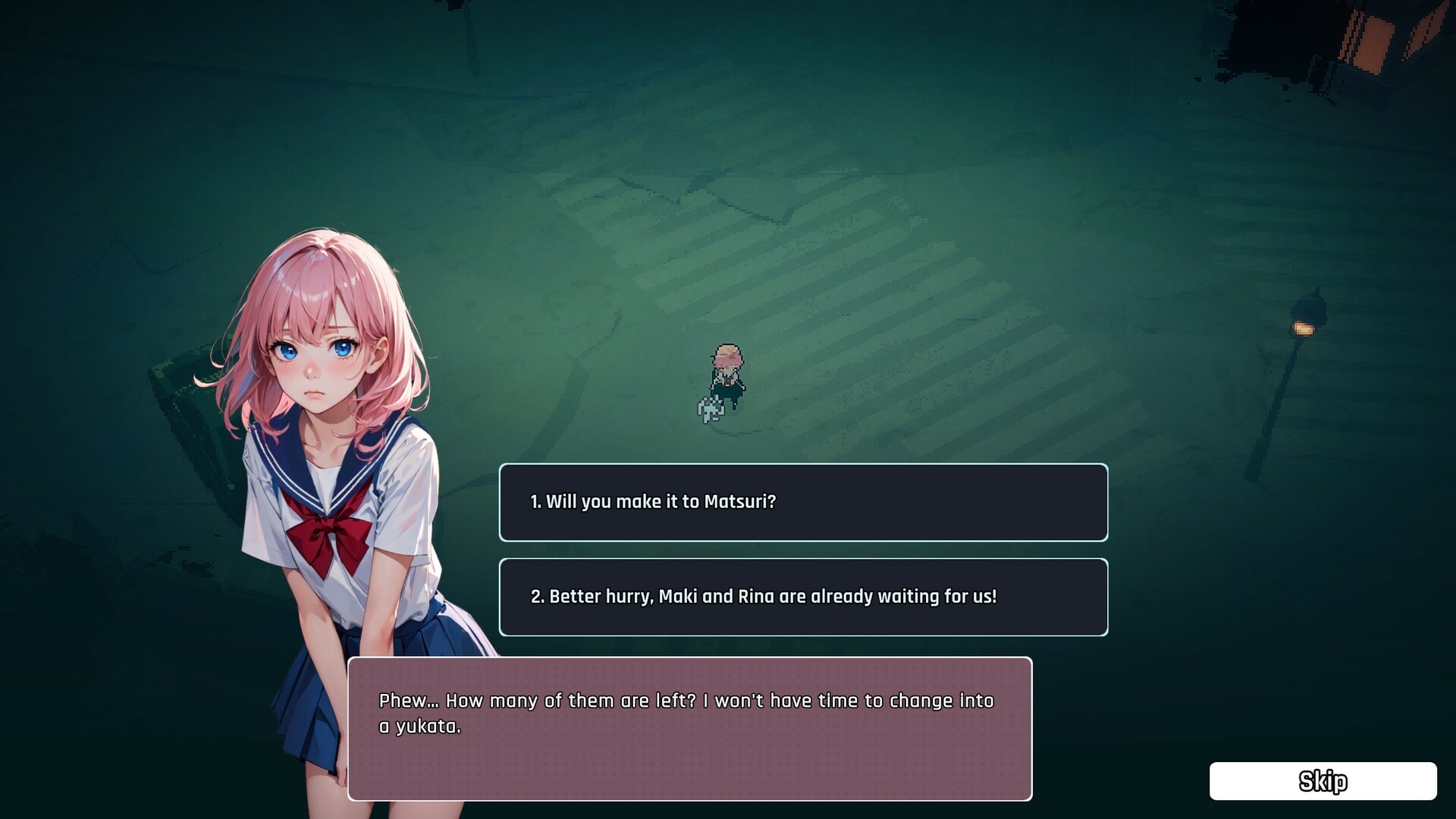Choose "Will you make it to Matsuri?" reply
This screenshot has width=1456, height=819.
pyautogui.click(x=803, y=502)
